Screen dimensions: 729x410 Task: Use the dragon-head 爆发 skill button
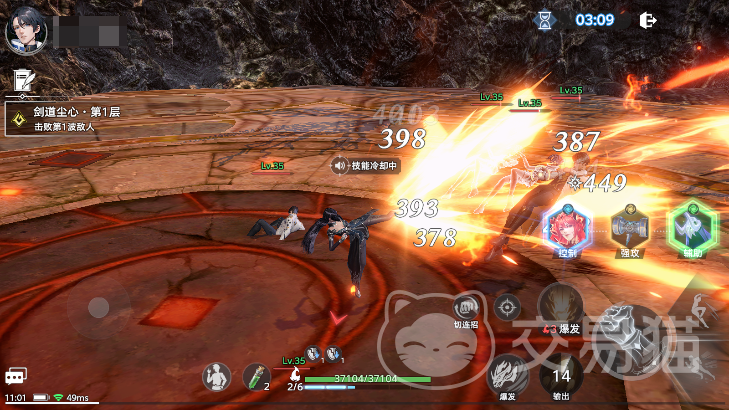(508, 373)
